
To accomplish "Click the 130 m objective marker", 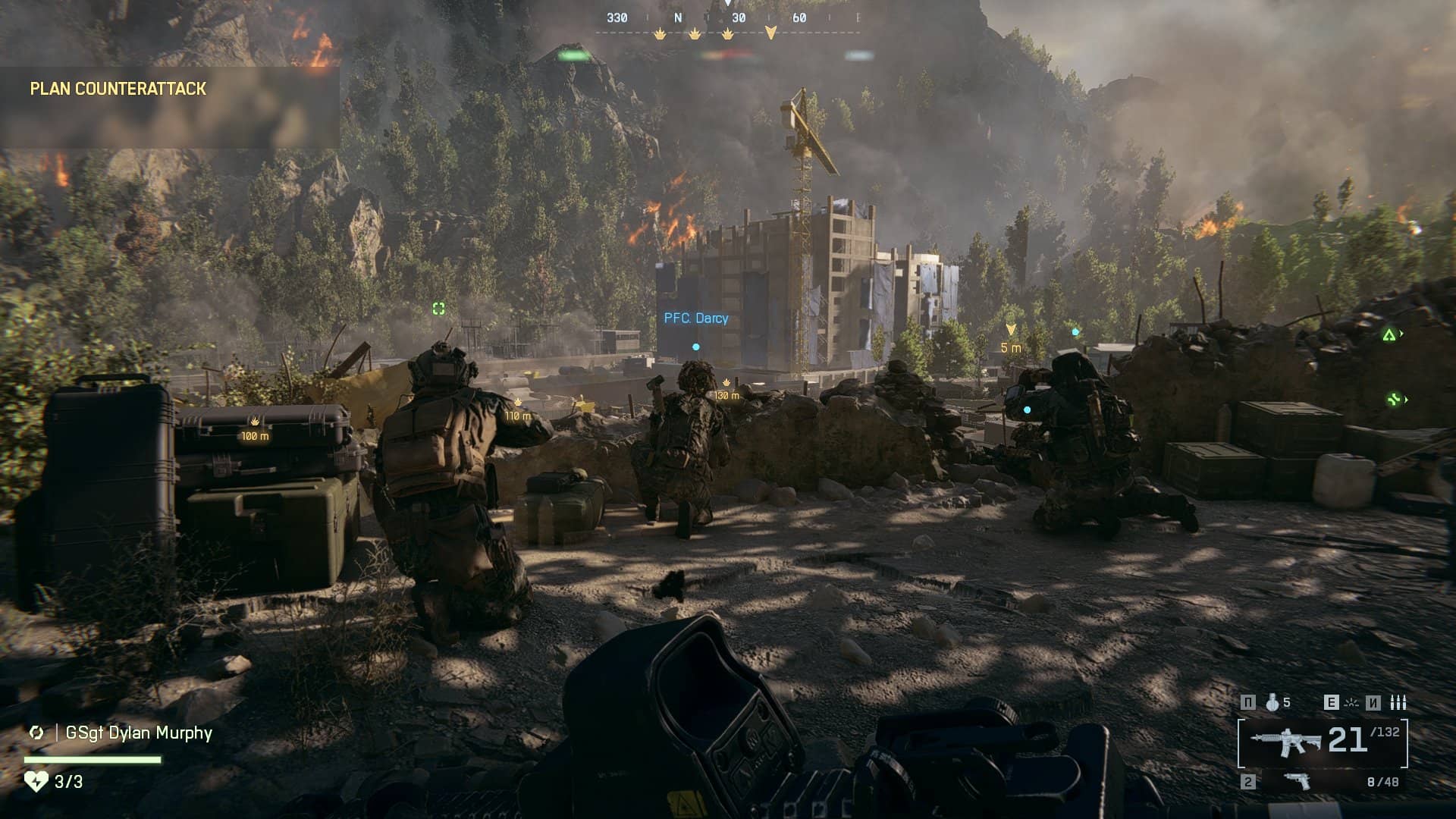I will (726, 390).
